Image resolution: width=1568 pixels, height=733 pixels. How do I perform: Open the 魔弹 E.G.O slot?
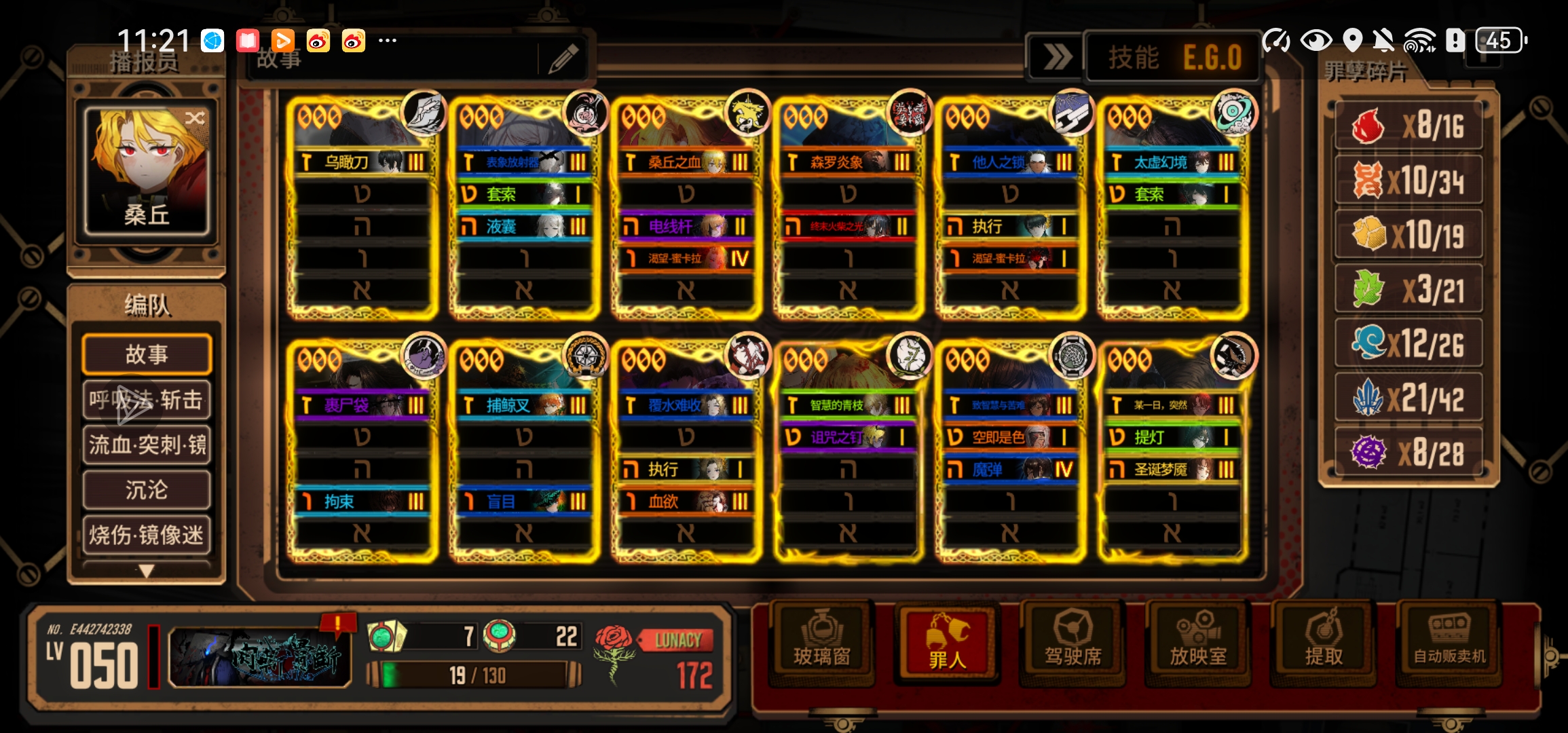click(x=1009, y=469)
